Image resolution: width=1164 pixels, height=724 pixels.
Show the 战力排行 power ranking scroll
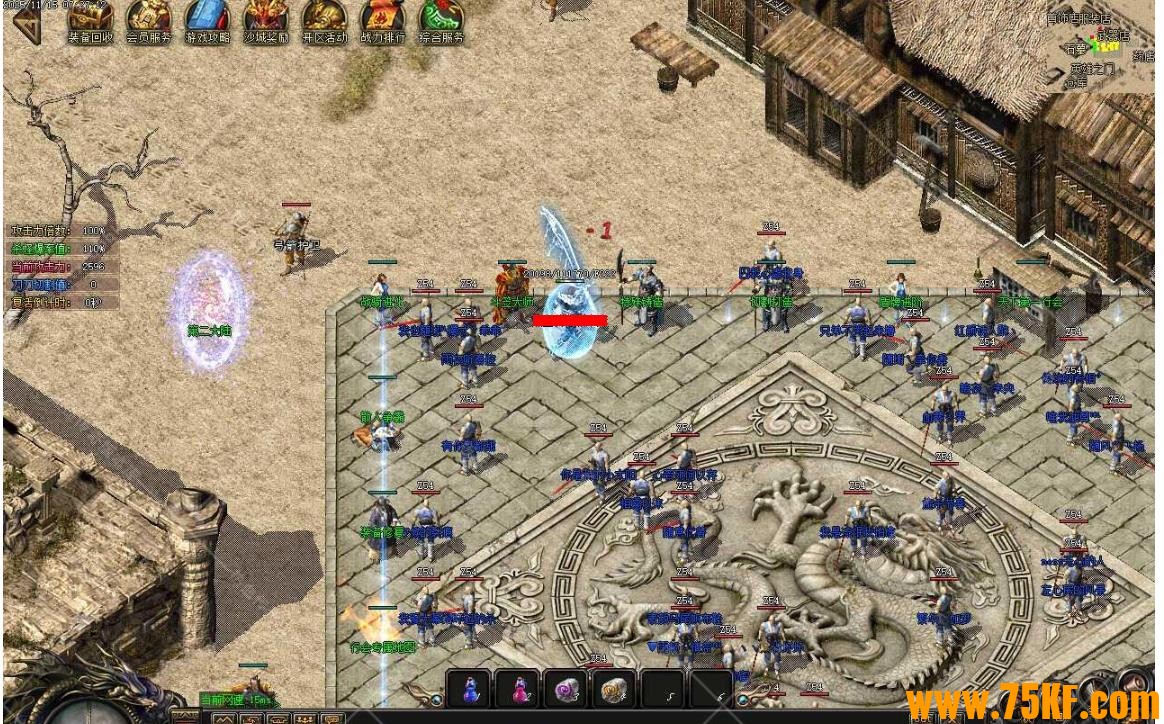pos(382,20)
